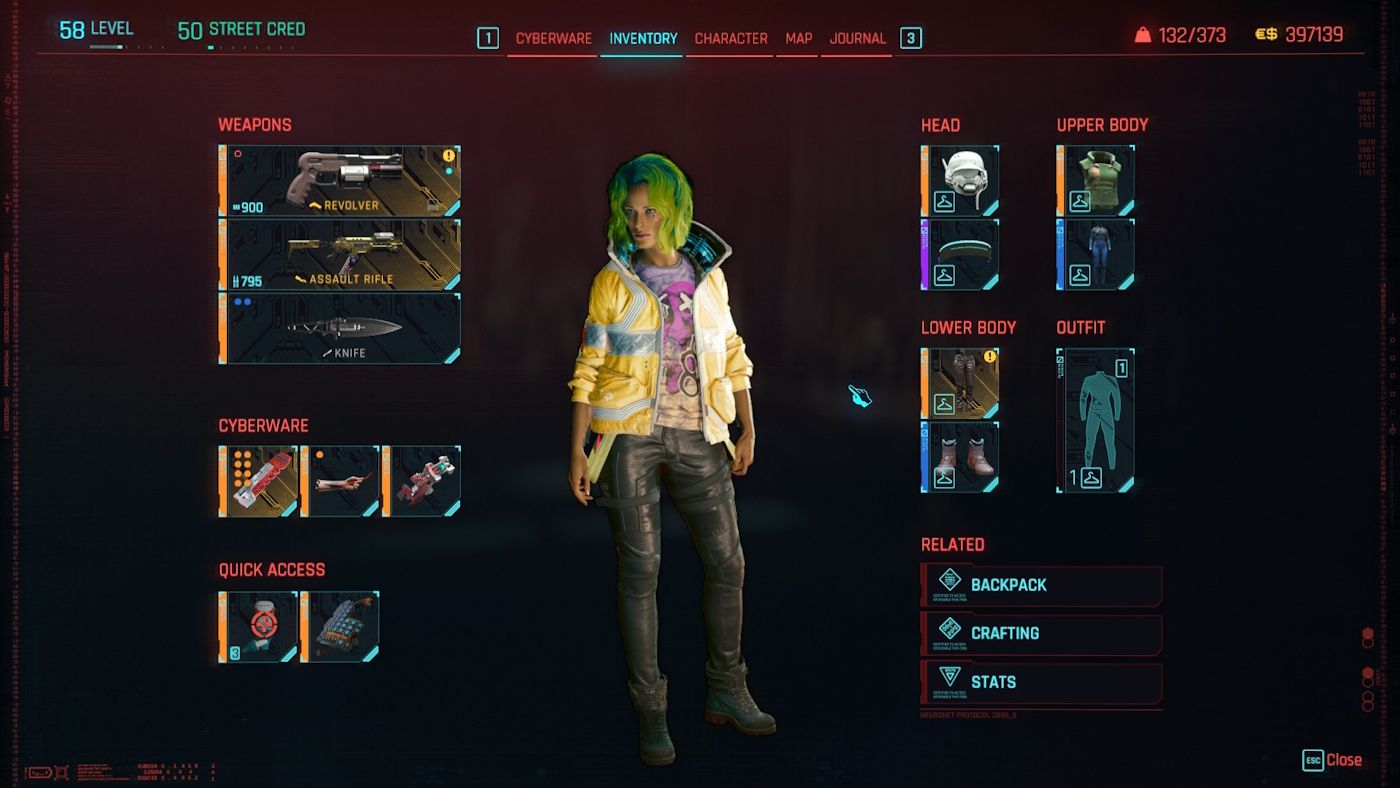Choose the Assault Rifle weapon slot
Image resolution: width=1400 pixels, height=788 pixels.
click(x=340, y=255)
